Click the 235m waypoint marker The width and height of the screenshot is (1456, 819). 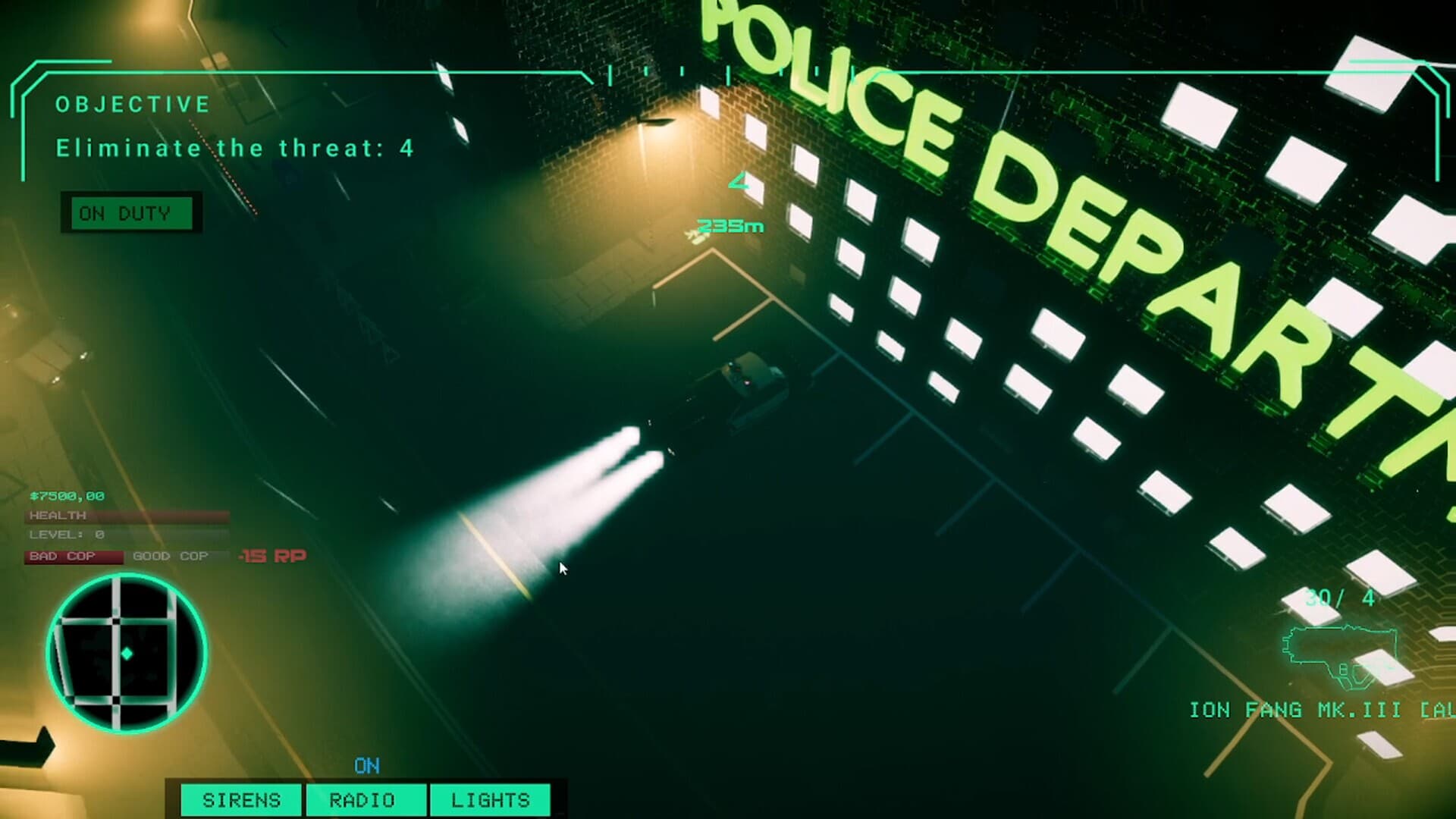tap(730, 225)
